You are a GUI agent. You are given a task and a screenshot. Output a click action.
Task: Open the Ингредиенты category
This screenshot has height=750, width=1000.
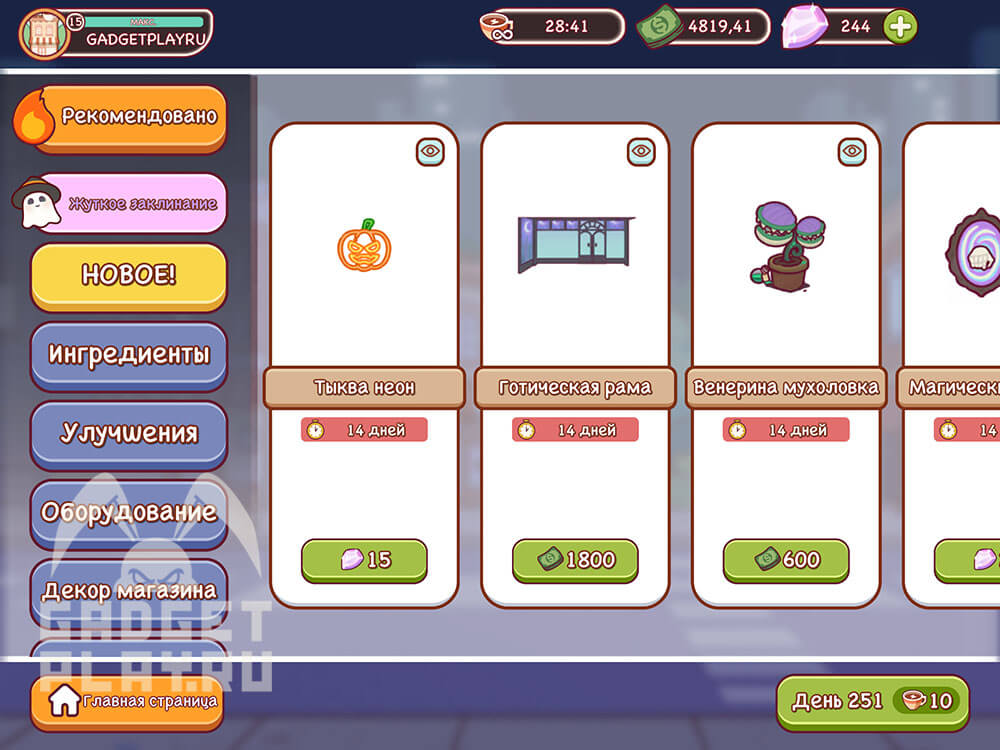(x=129, y=354)
